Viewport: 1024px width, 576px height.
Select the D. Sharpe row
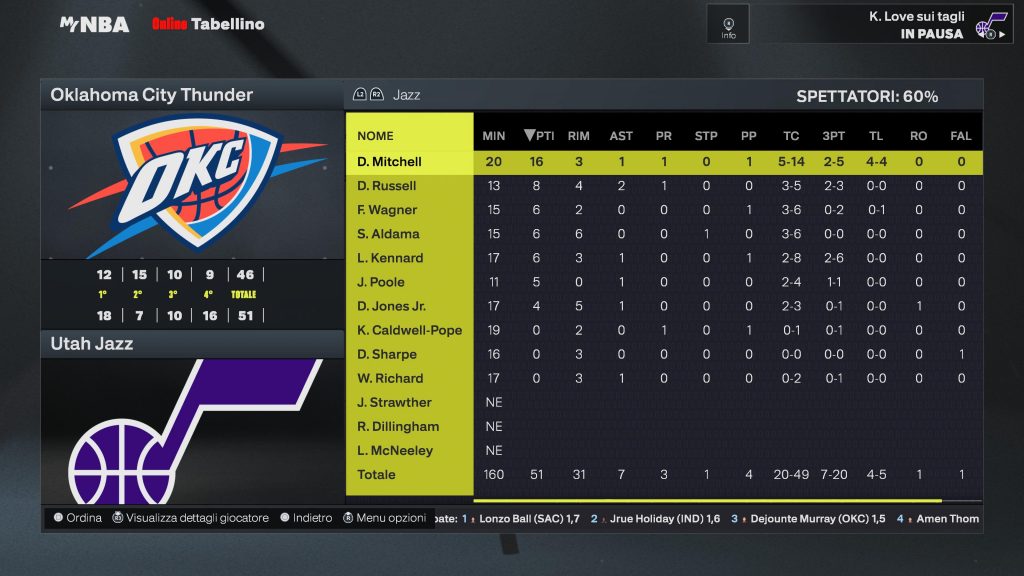(387, 354)
